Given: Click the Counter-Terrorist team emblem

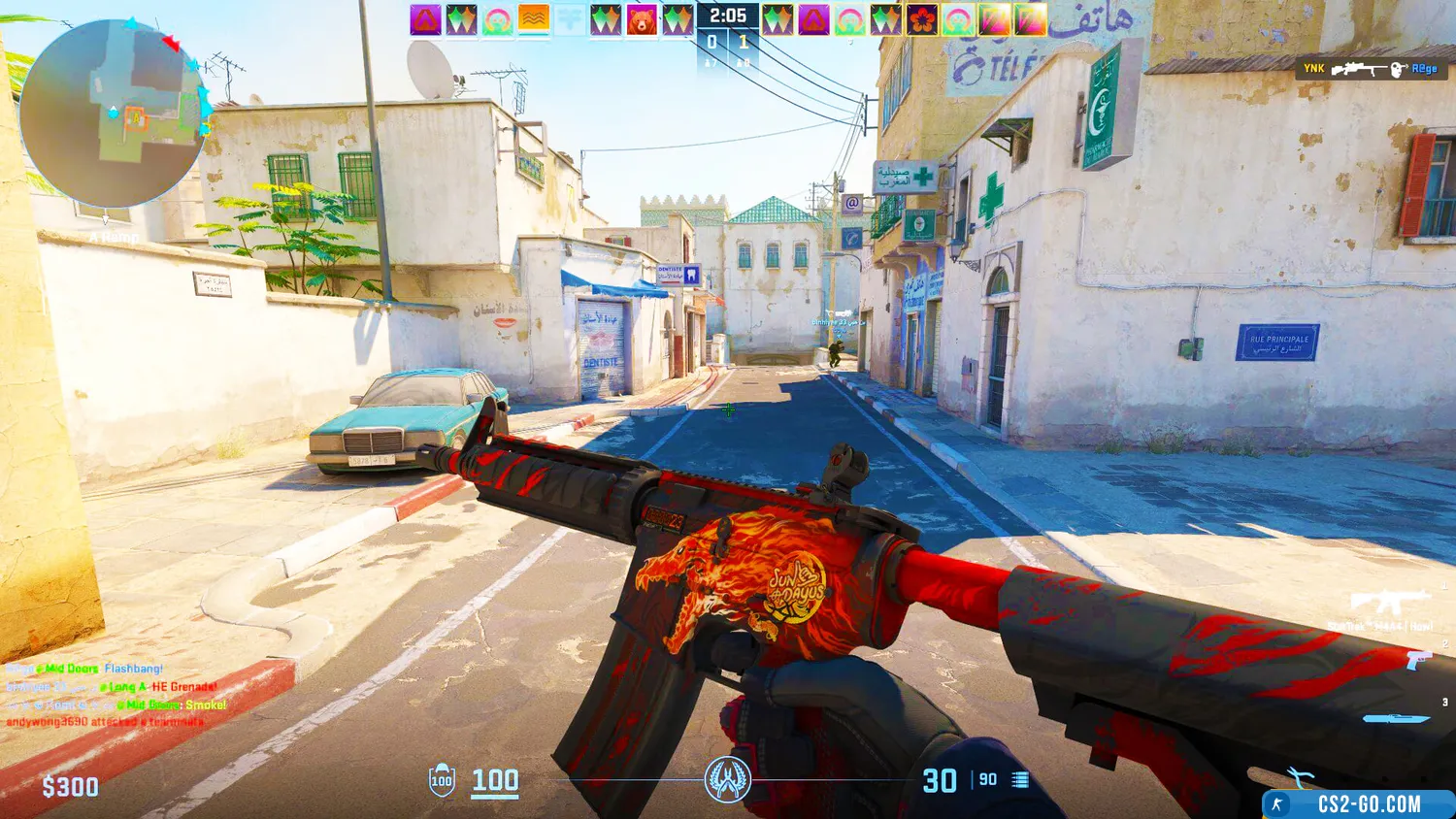Looking at the screenshot, I should [x=727, y=779].
